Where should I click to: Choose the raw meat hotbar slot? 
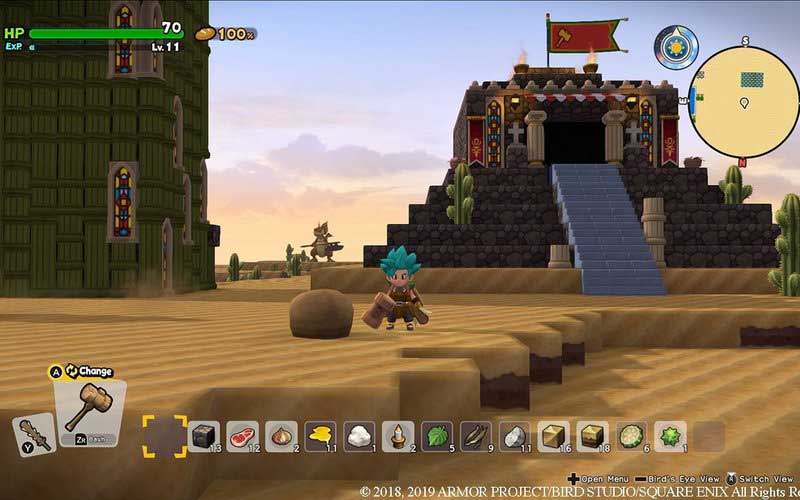[242, 435]
